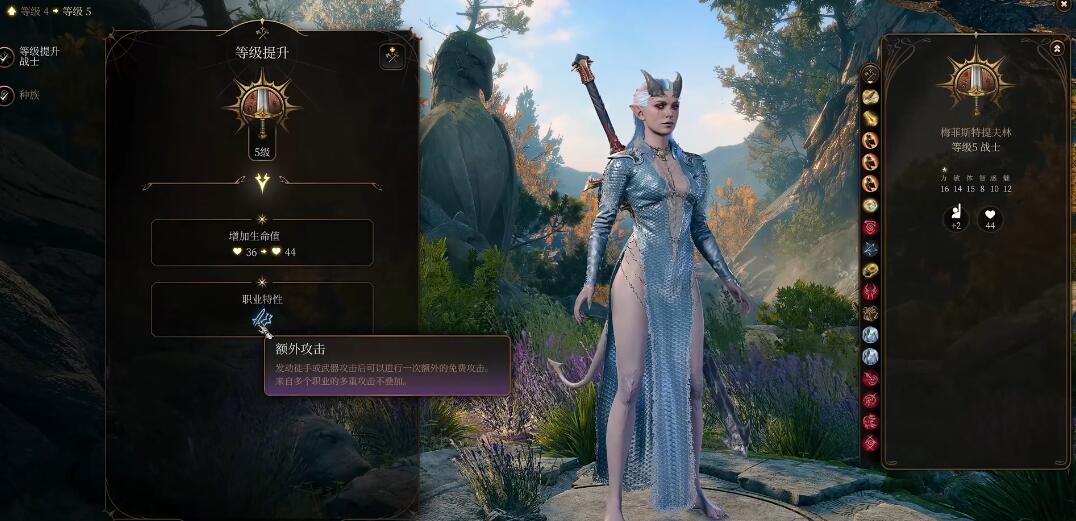Screen dimensions: 1076x521
Task: Click the +2 proficiency bonus badge
Action: pyautogui.click(x=955, y=218)
